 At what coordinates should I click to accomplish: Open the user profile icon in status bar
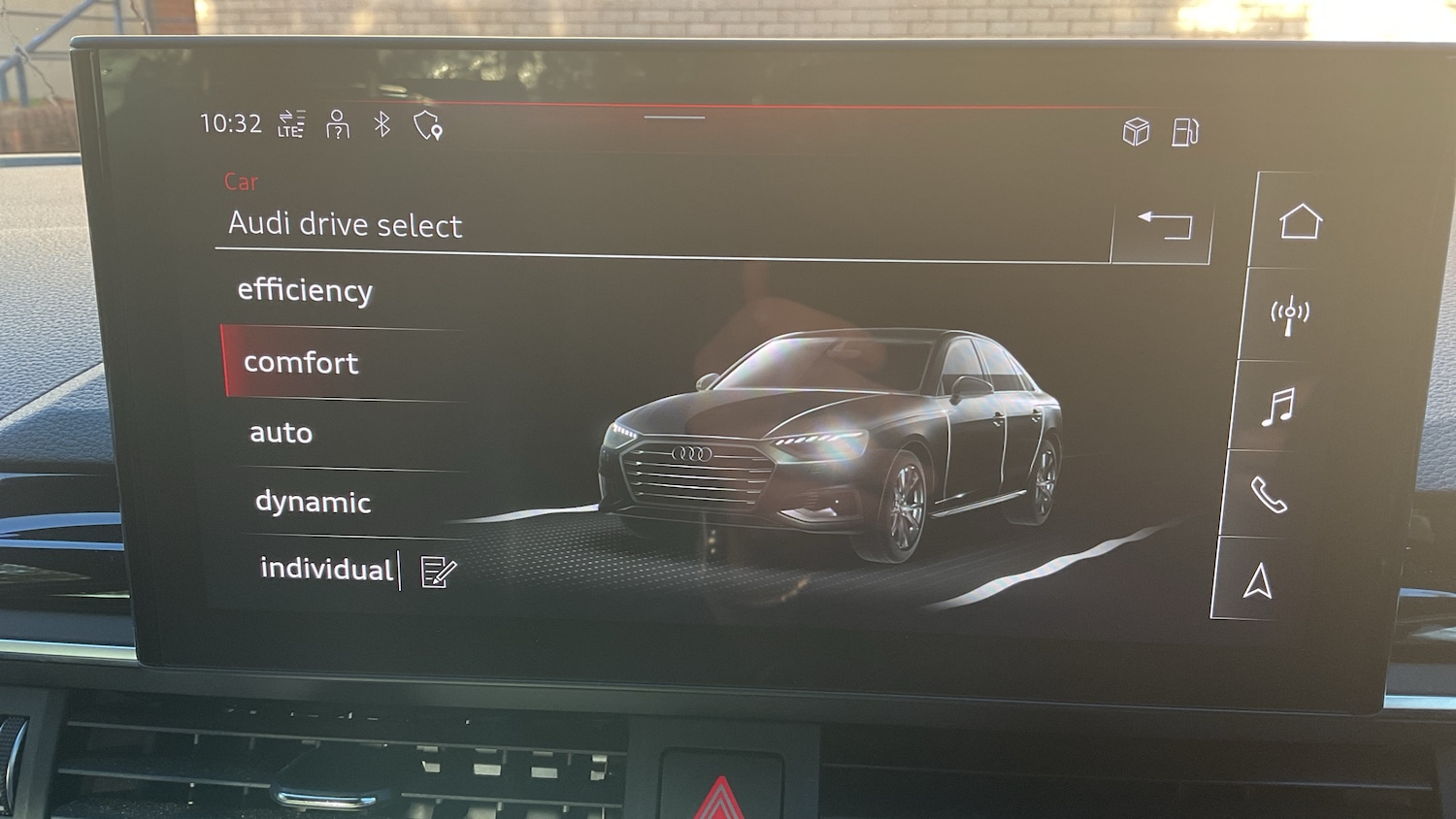(337, 124)
